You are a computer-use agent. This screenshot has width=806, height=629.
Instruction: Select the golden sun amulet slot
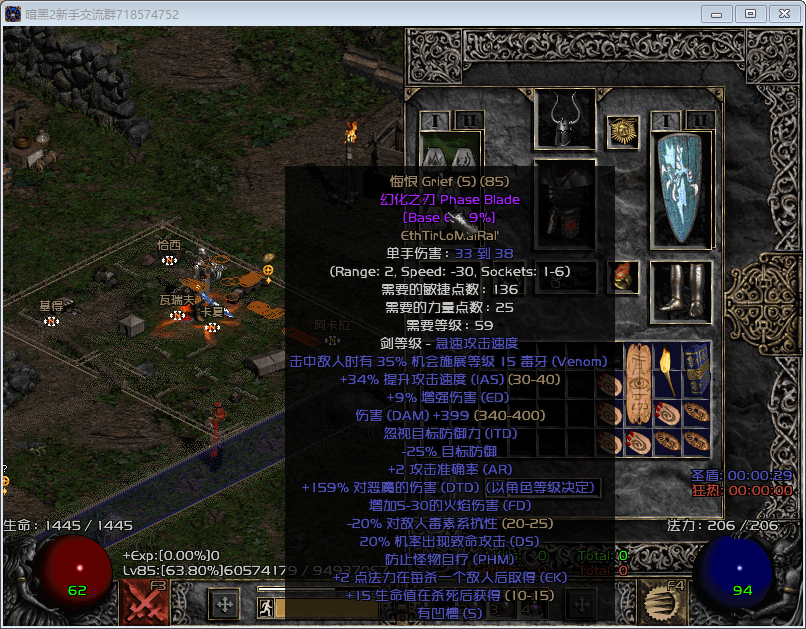pyautogui.click(x=623, y=131)
